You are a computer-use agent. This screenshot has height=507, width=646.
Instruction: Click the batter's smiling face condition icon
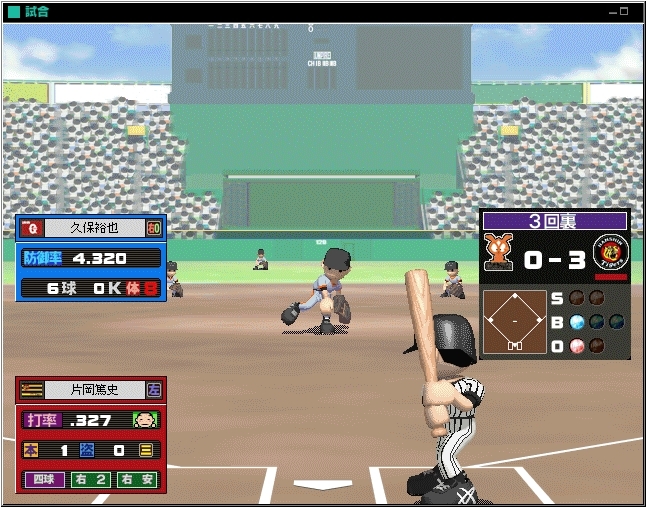(145, 420)
